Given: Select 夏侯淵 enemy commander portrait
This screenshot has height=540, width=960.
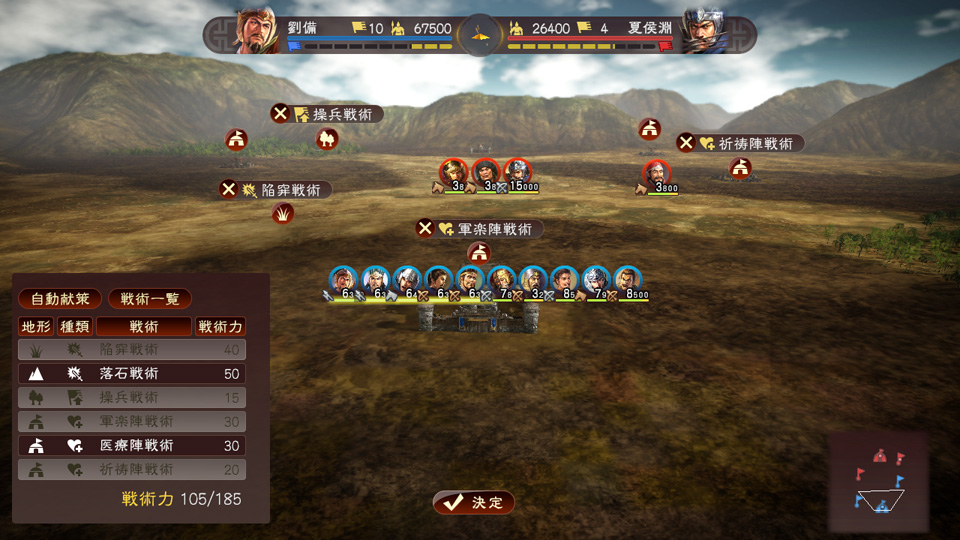Looking at the screenshot, I should pyautogui.click(x=703, y=32).
